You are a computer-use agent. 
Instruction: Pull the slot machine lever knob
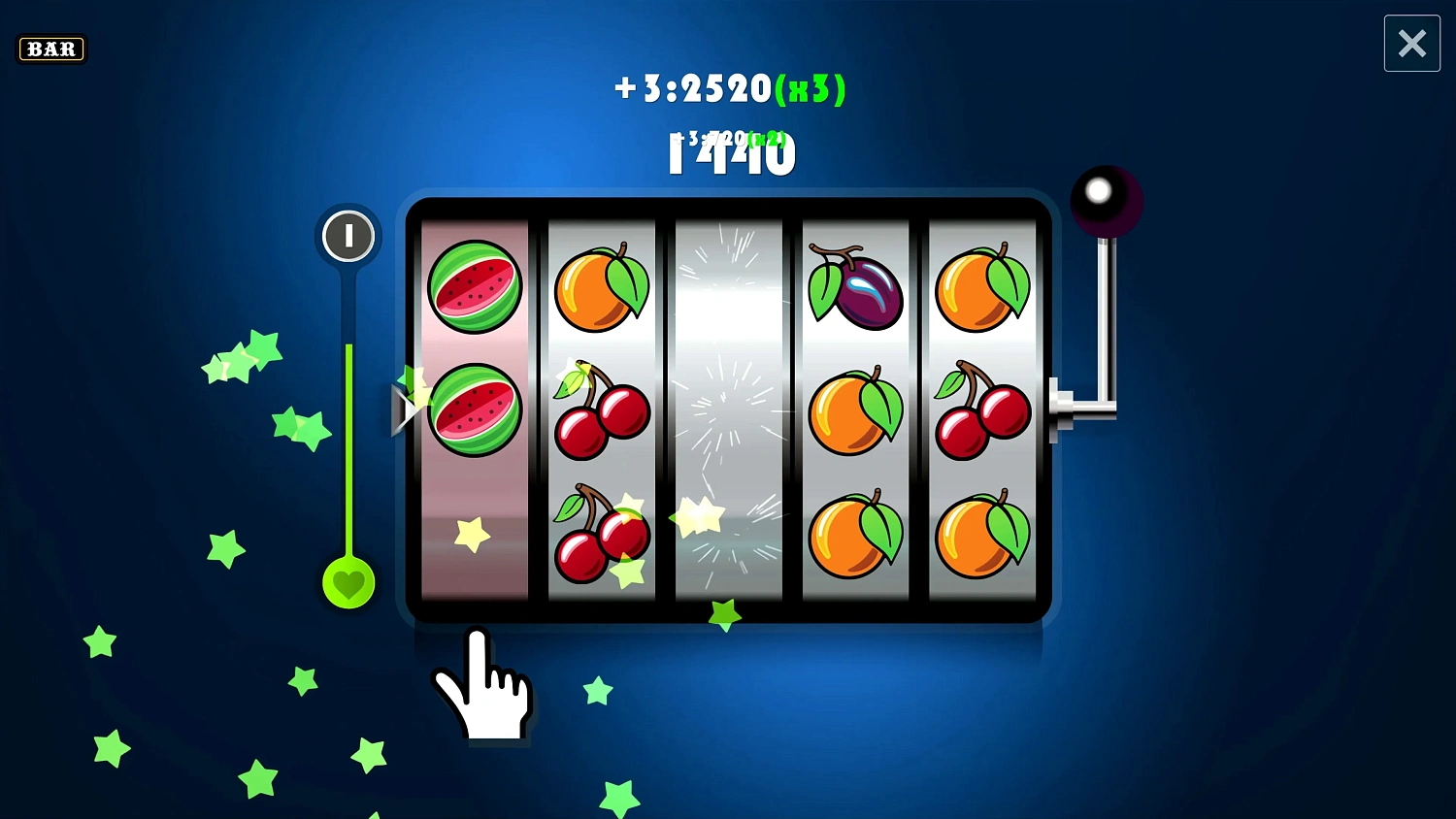point(1103,192)
